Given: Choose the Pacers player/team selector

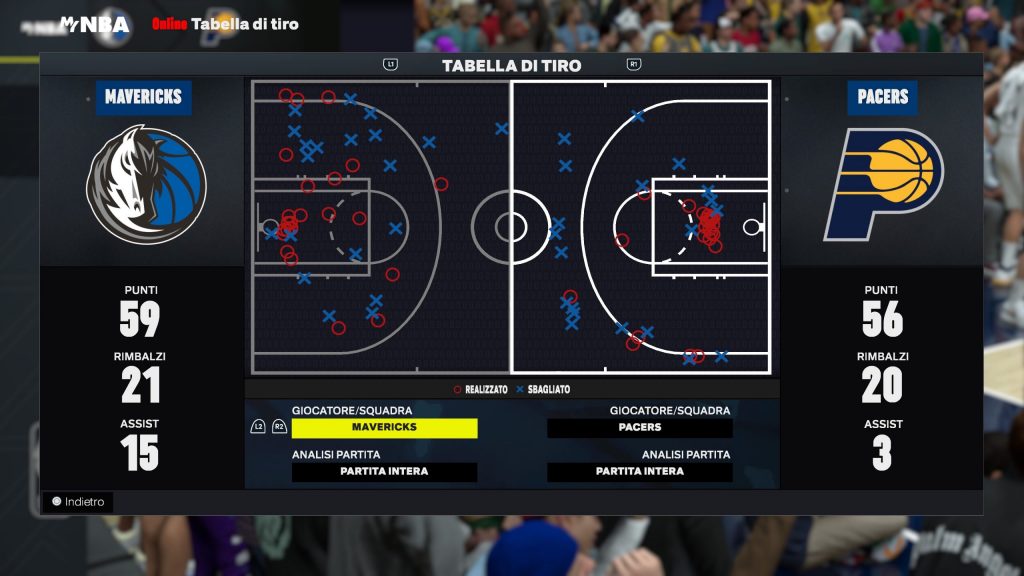Looking at the screenshot, I should click(639, 428).
